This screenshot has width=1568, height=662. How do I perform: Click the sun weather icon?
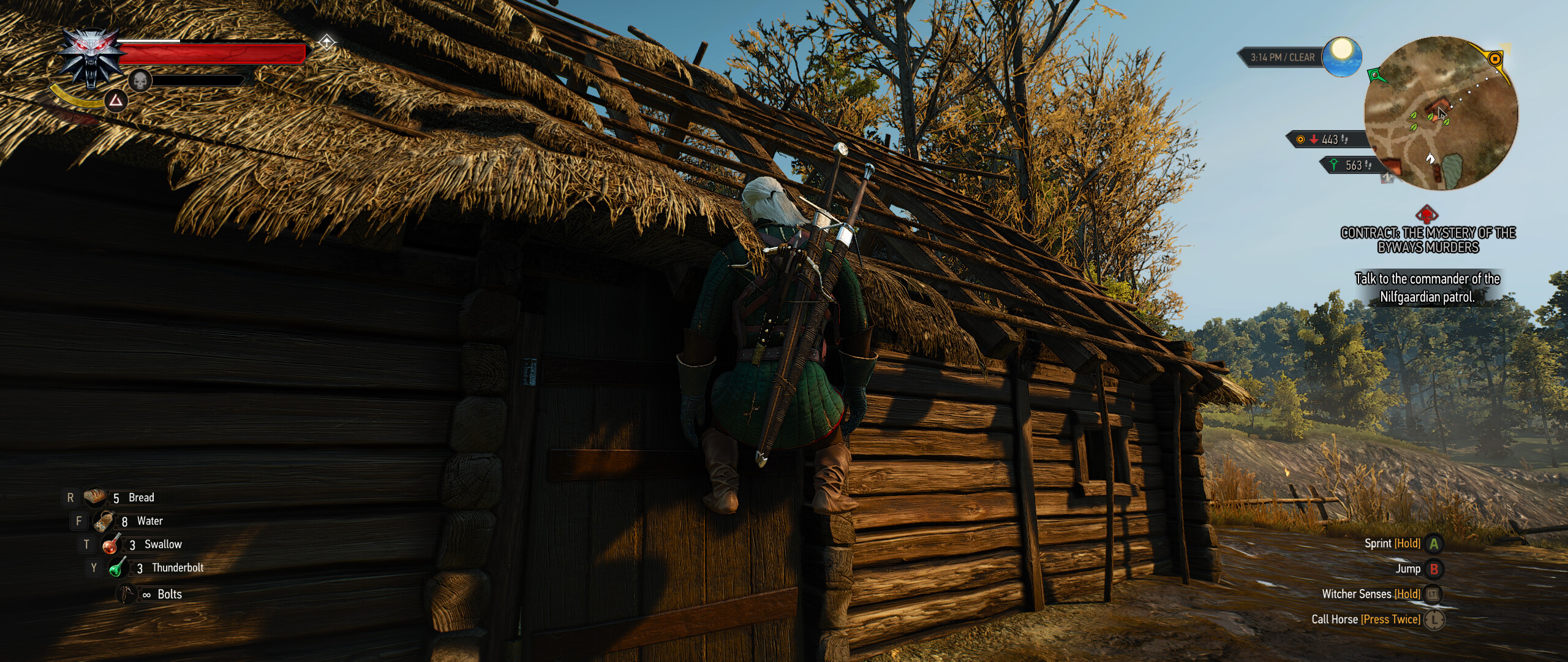(1341, 56)
